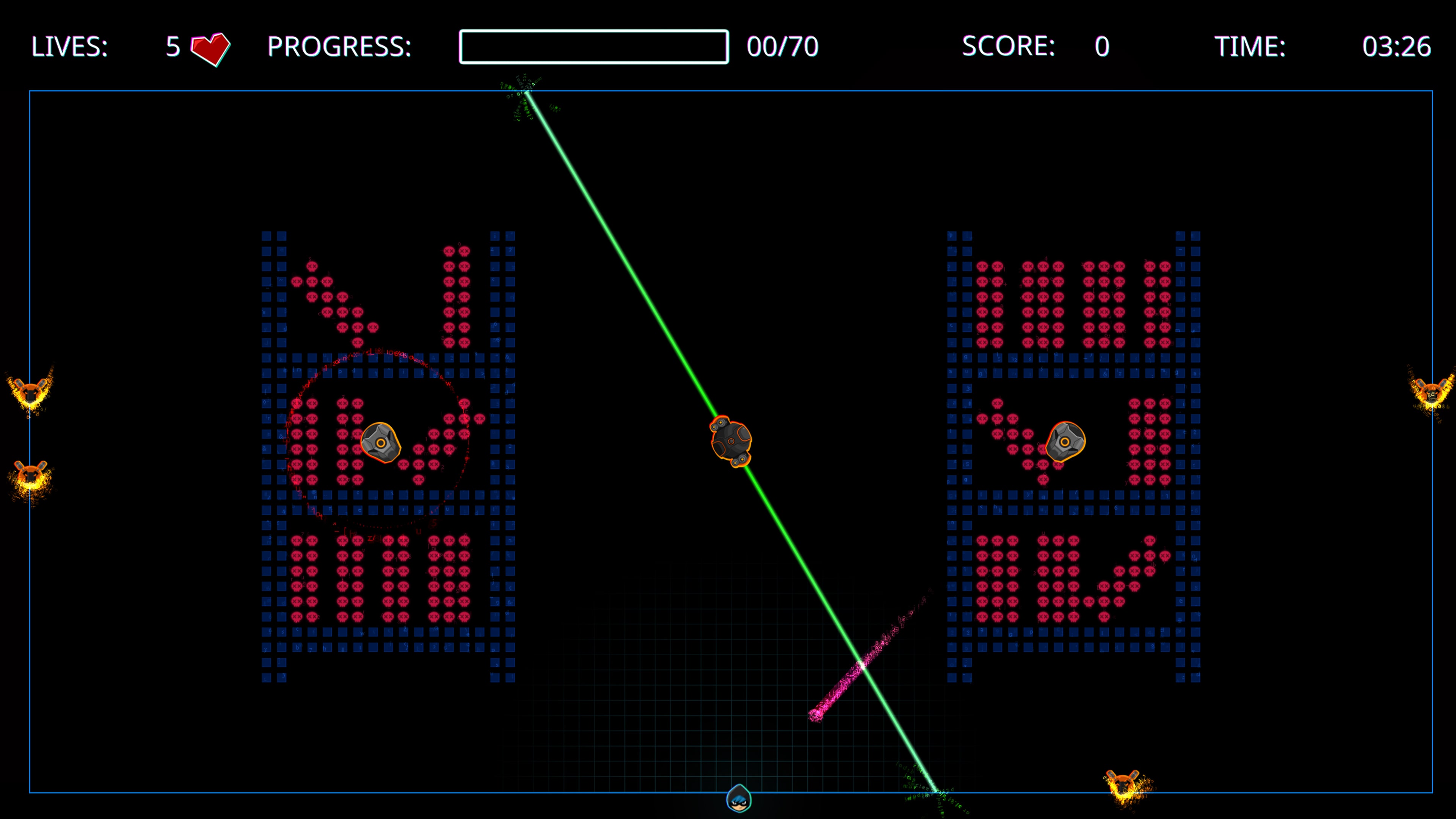Click the green text burst at the top edge
The width and height of the screenshot is (1456, 819).
[526, 93]
